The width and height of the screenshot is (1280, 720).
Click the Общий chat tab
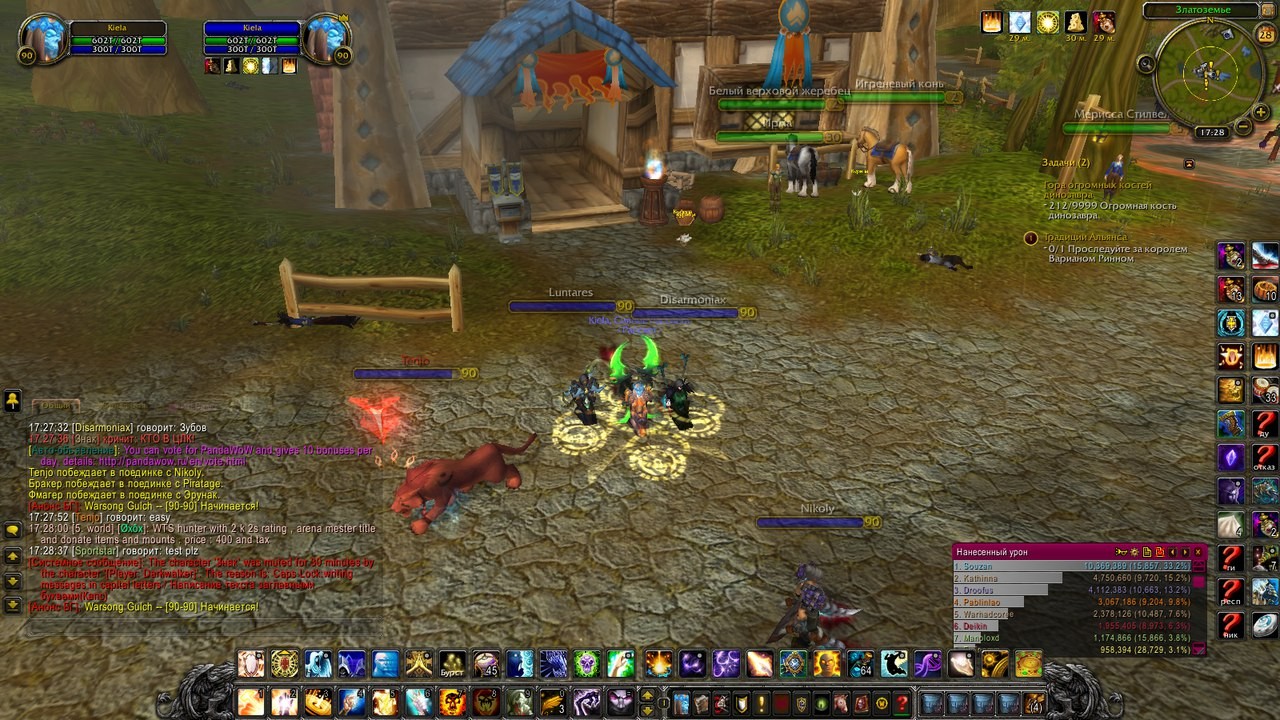(x=56, y=406)
